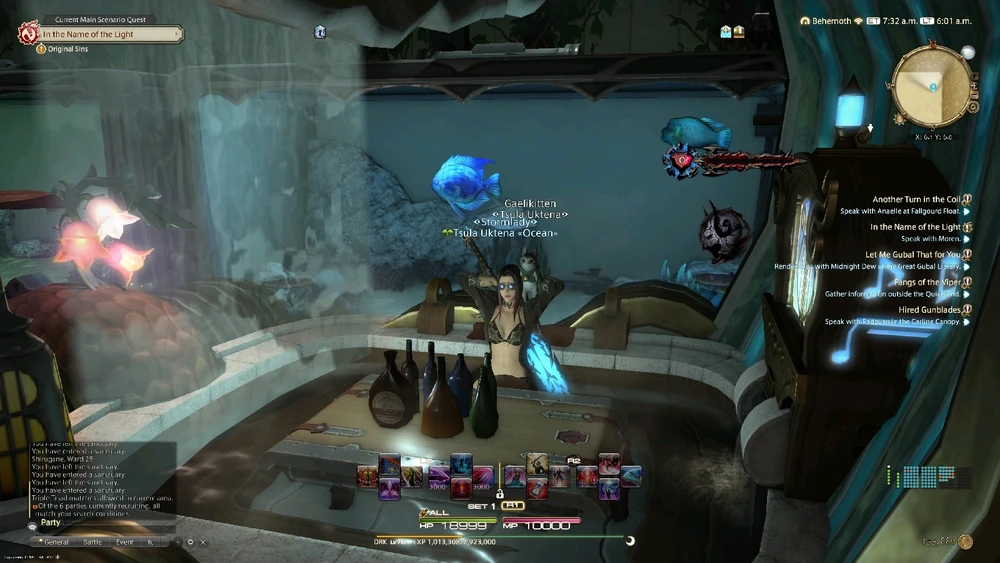Open chat log settings gear
Viewport: 1000px width, 563px height.
[x=190, y=541]
